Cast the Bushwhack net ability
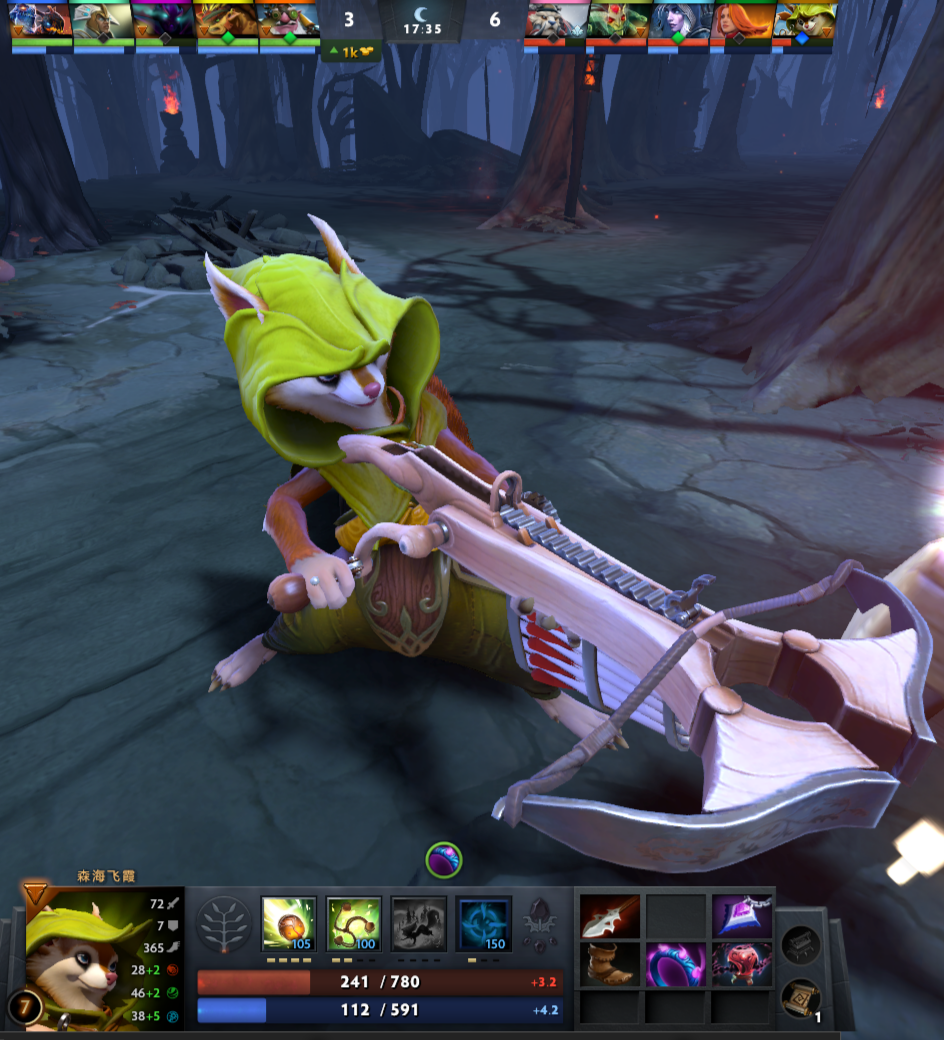The image size is (944, 1040). (x=354, y=923)
